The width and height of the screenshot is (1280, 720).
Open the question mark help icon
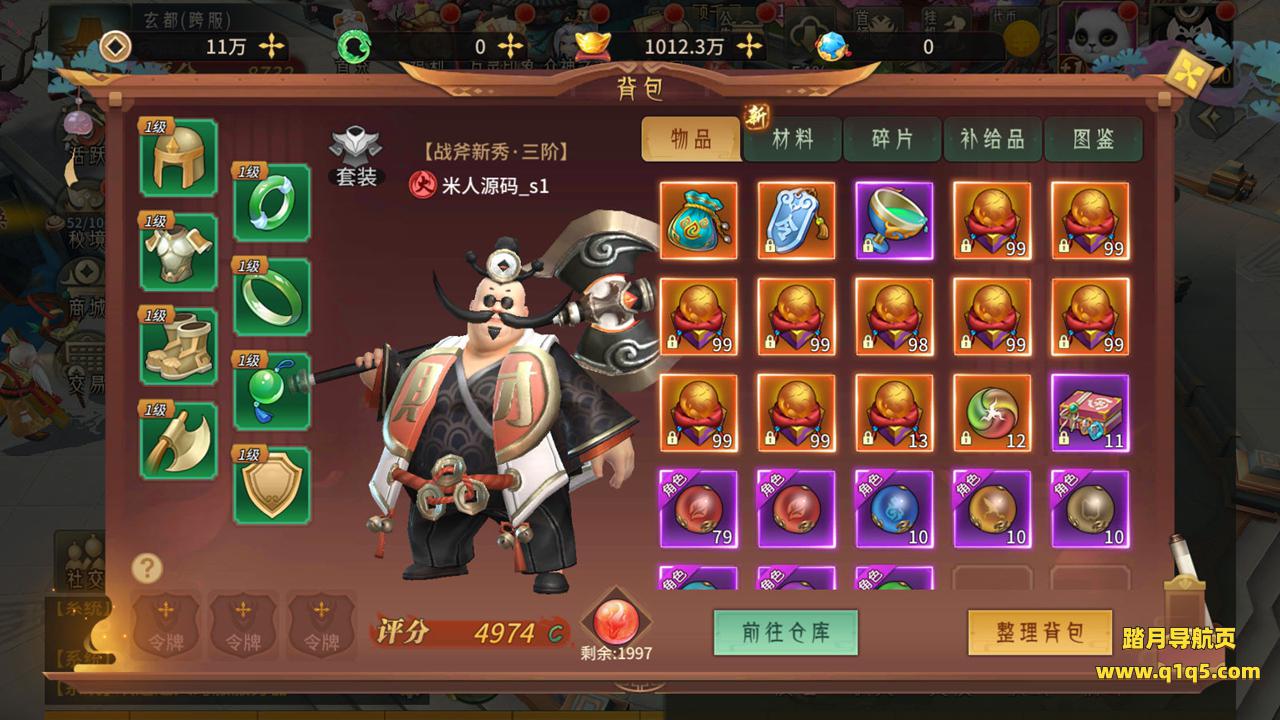[x=147, y=568]
